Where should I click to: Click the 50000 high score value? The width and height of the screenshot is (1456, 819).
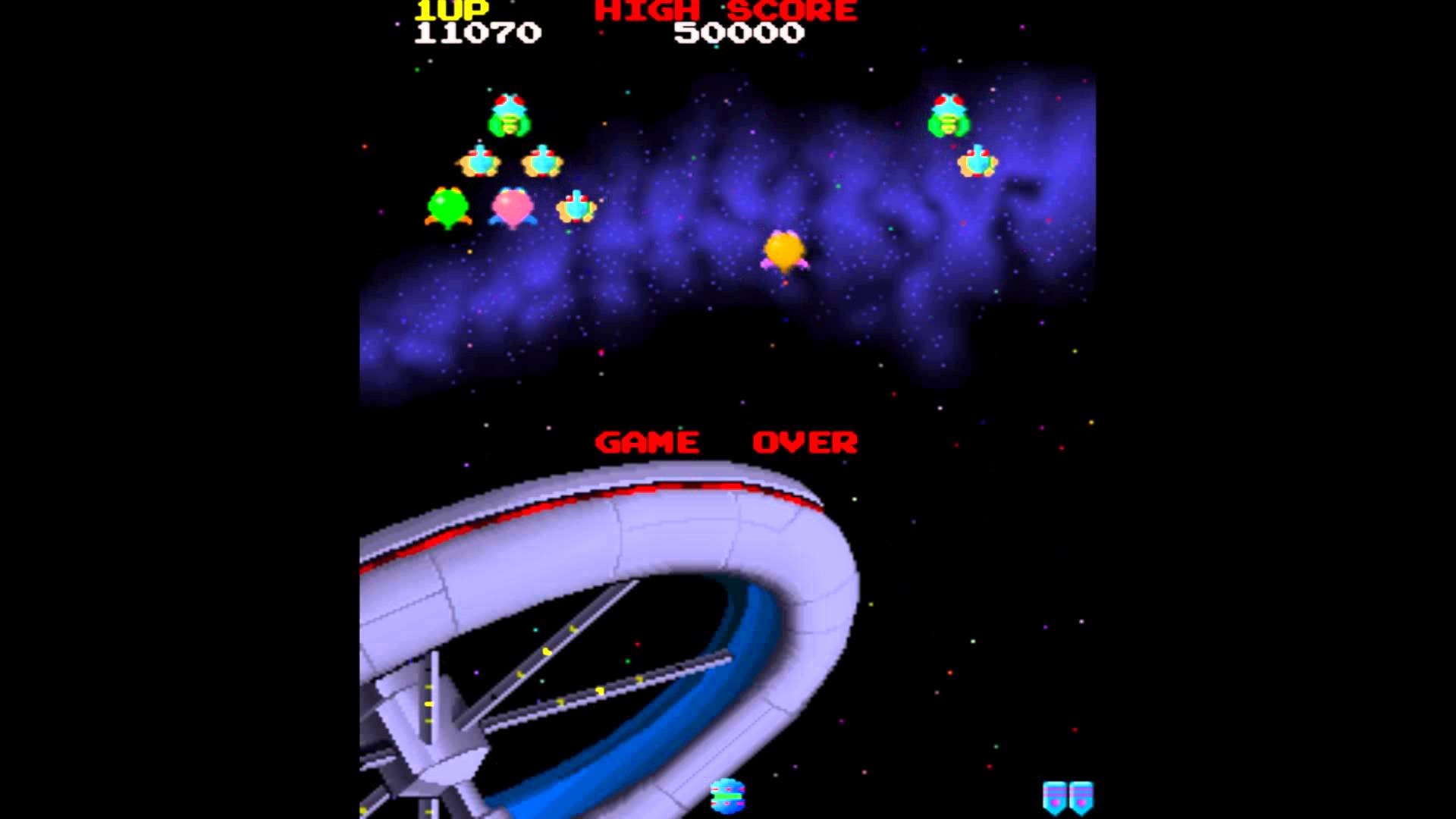tap(739, 34)
